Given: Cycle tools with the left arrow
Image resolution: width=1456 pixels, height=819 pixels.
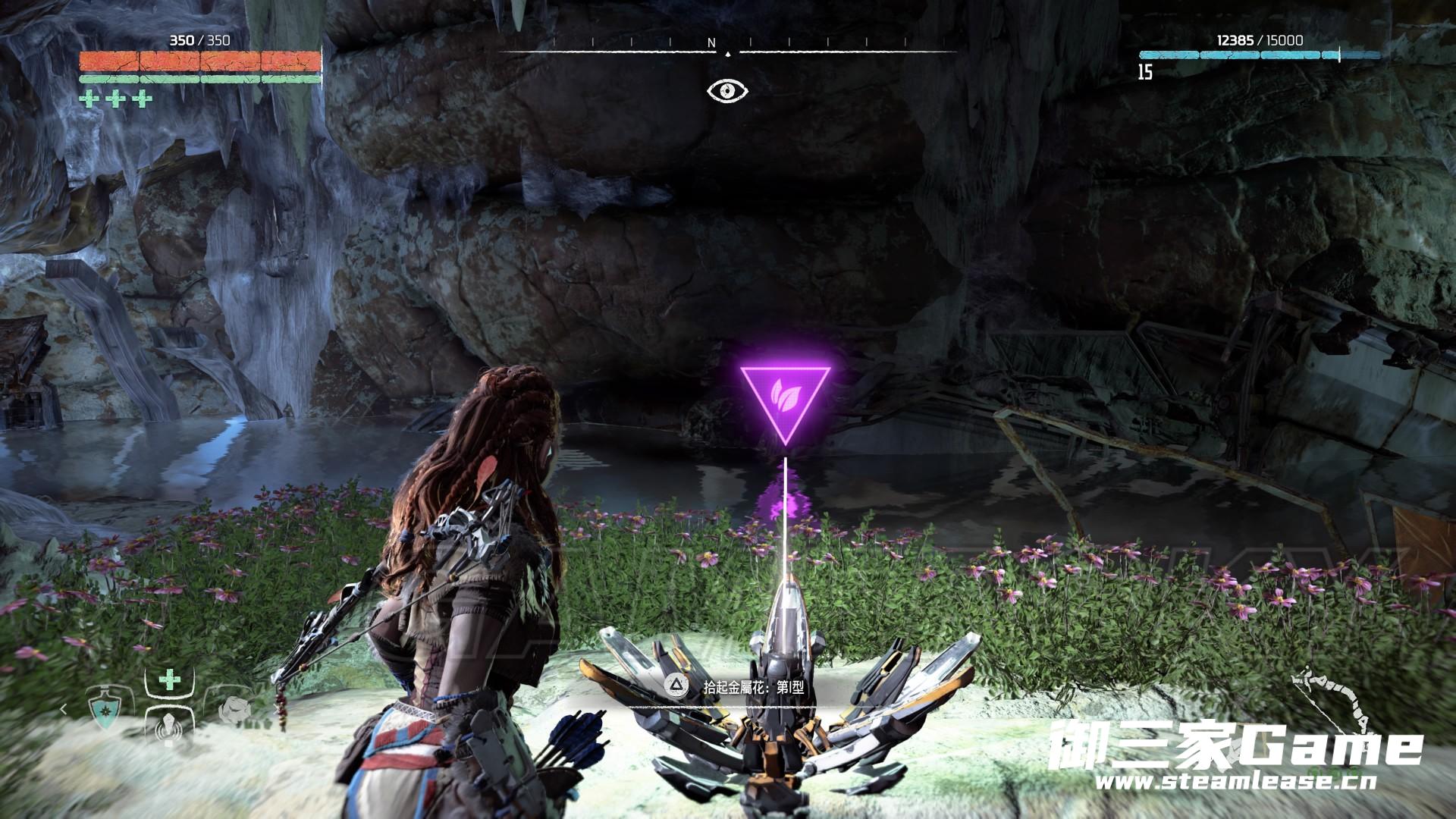Looking at the screenshot, I should point(64,710).
